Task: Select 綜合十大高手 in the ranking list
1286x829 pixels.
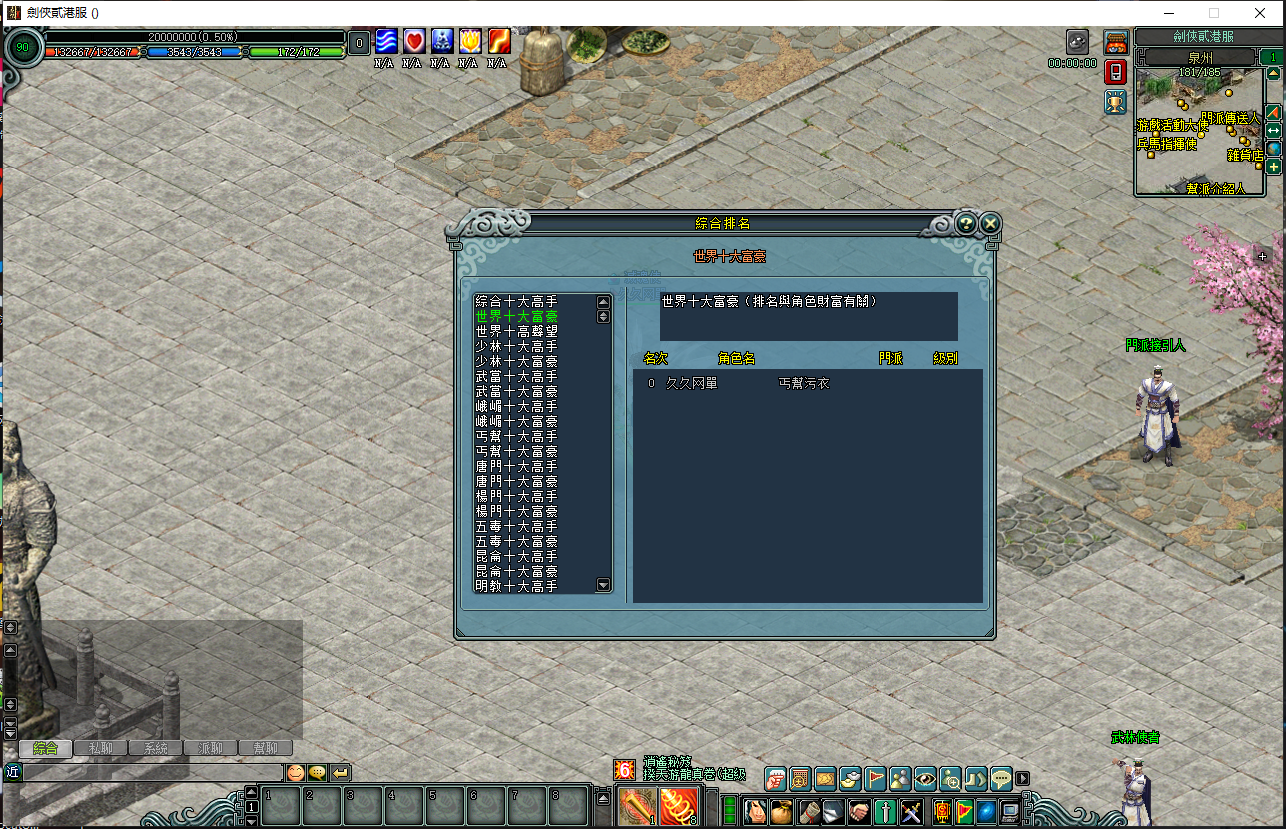Action: pos(517,301)
